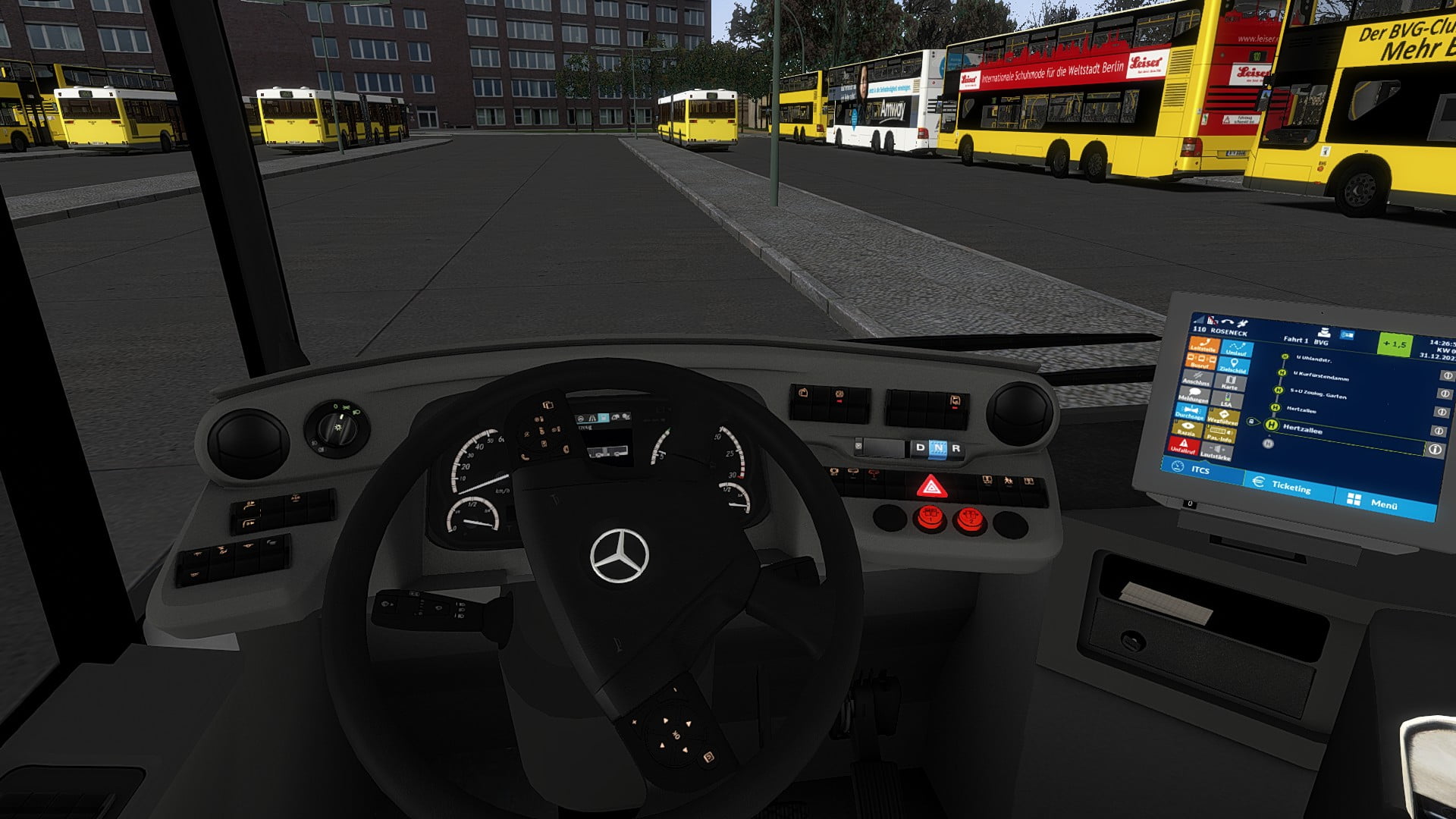
Task: Trigger the red Unfallruf emergency button
Action: point(1183,446)
